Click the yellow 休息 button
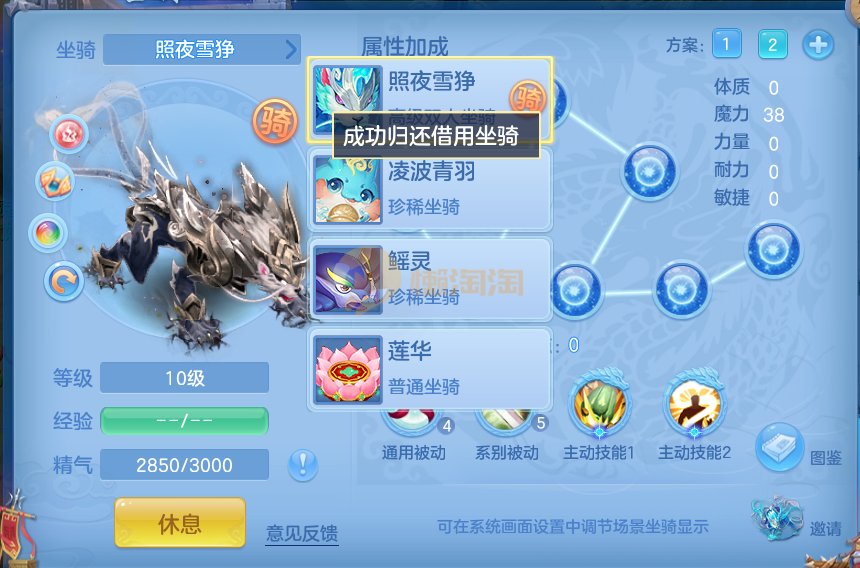This screenshot has width=860, height=568. click(180, 522)
